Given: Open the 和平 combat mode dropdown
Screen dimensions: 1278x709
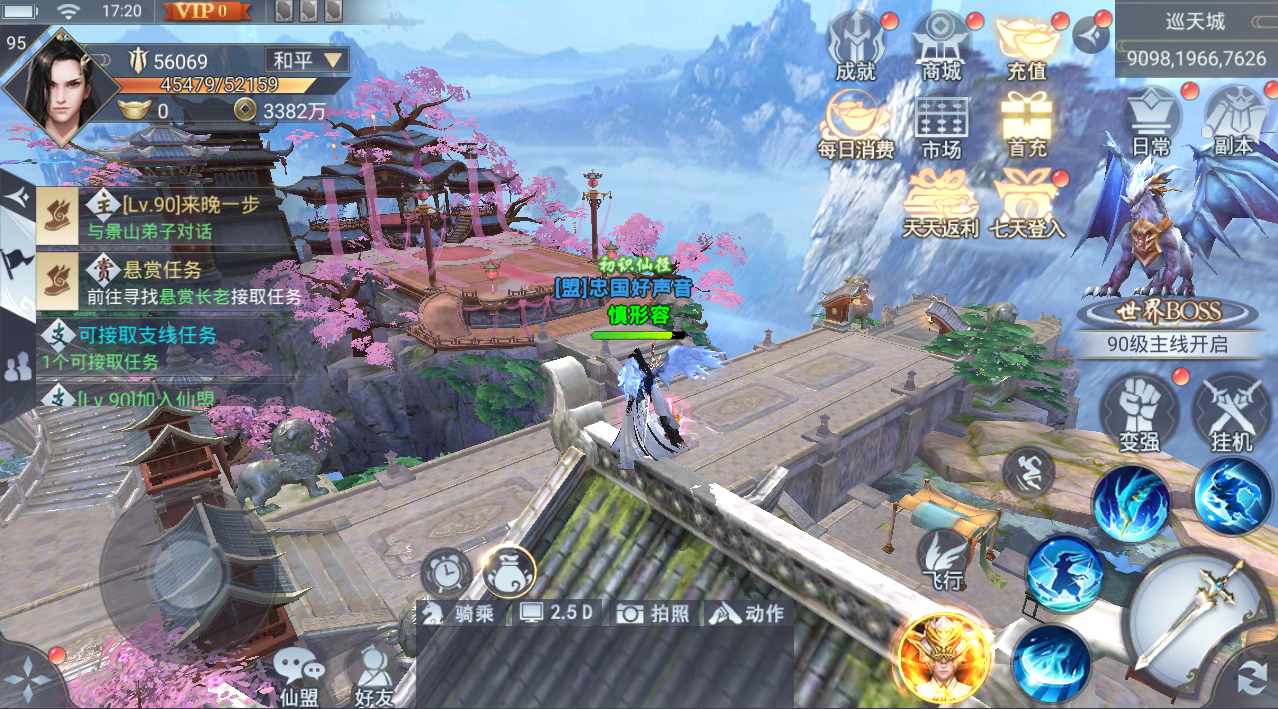Looking at the screenshot, I should point(306,60).
